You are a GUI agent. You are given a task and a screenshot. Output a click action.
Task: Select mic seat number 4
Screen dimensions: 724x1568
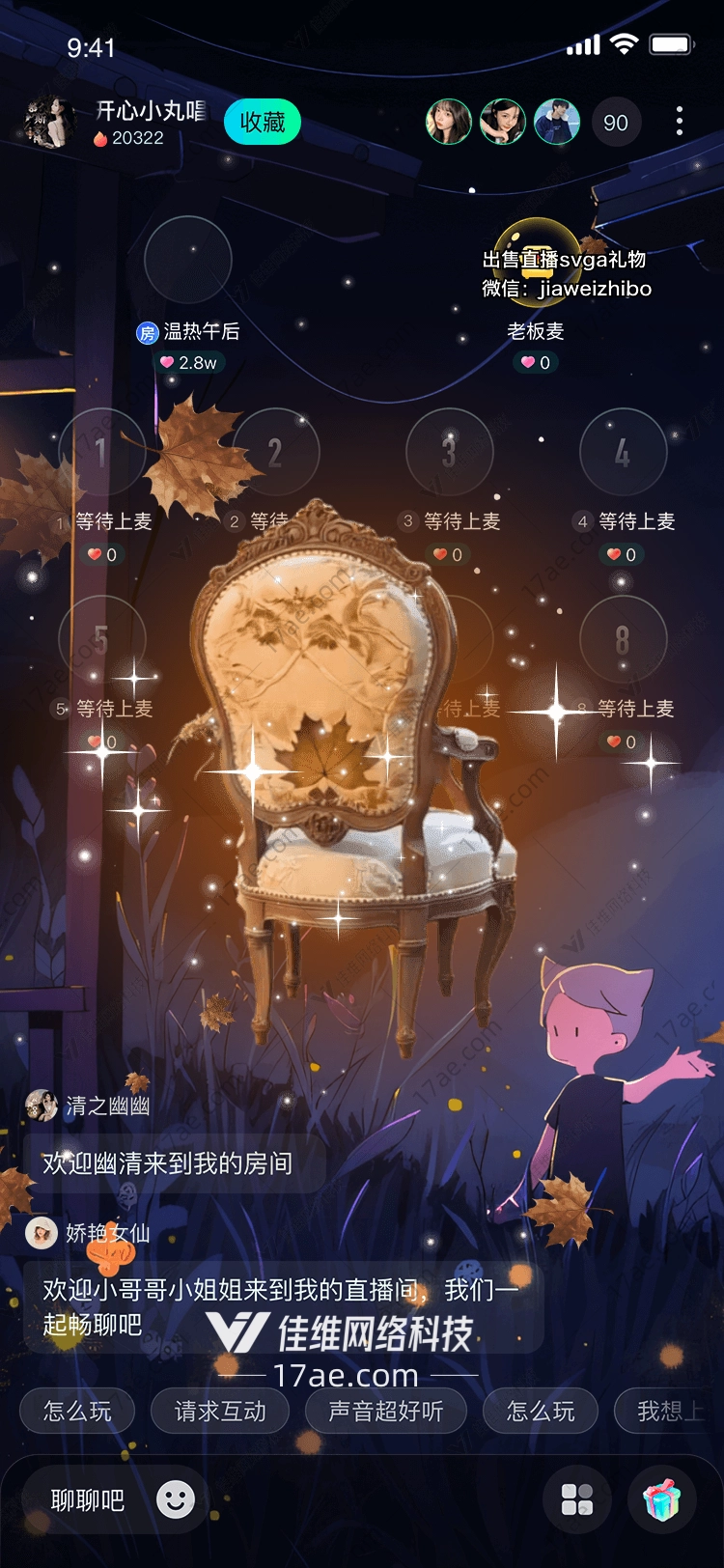click(623, 452)
